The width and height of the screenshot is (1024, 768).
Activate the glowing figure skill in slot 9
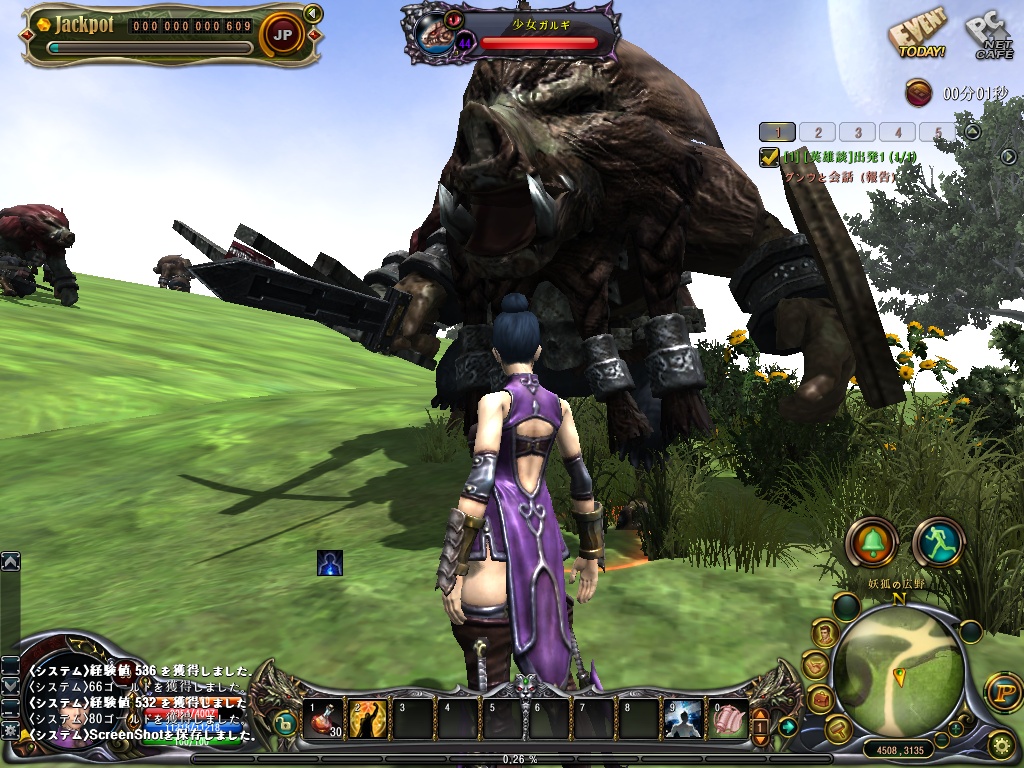[684, 718]
